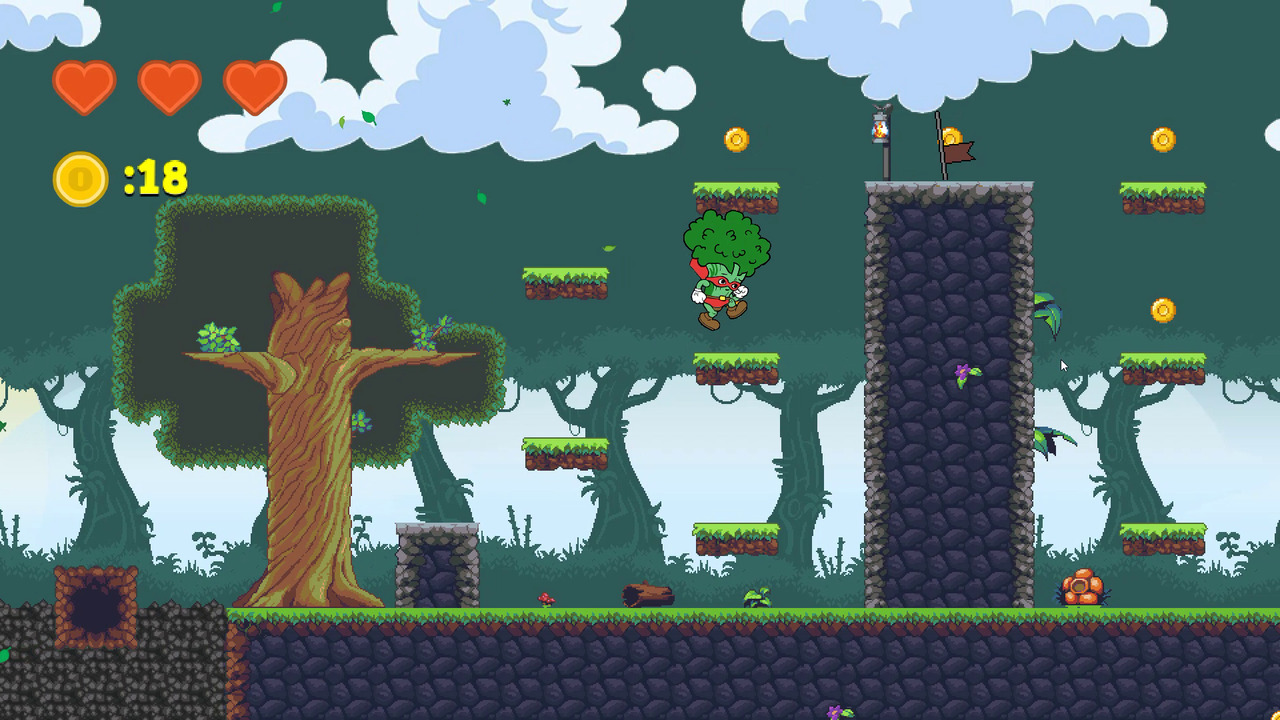Click the middle heart icon

point(170,88)
